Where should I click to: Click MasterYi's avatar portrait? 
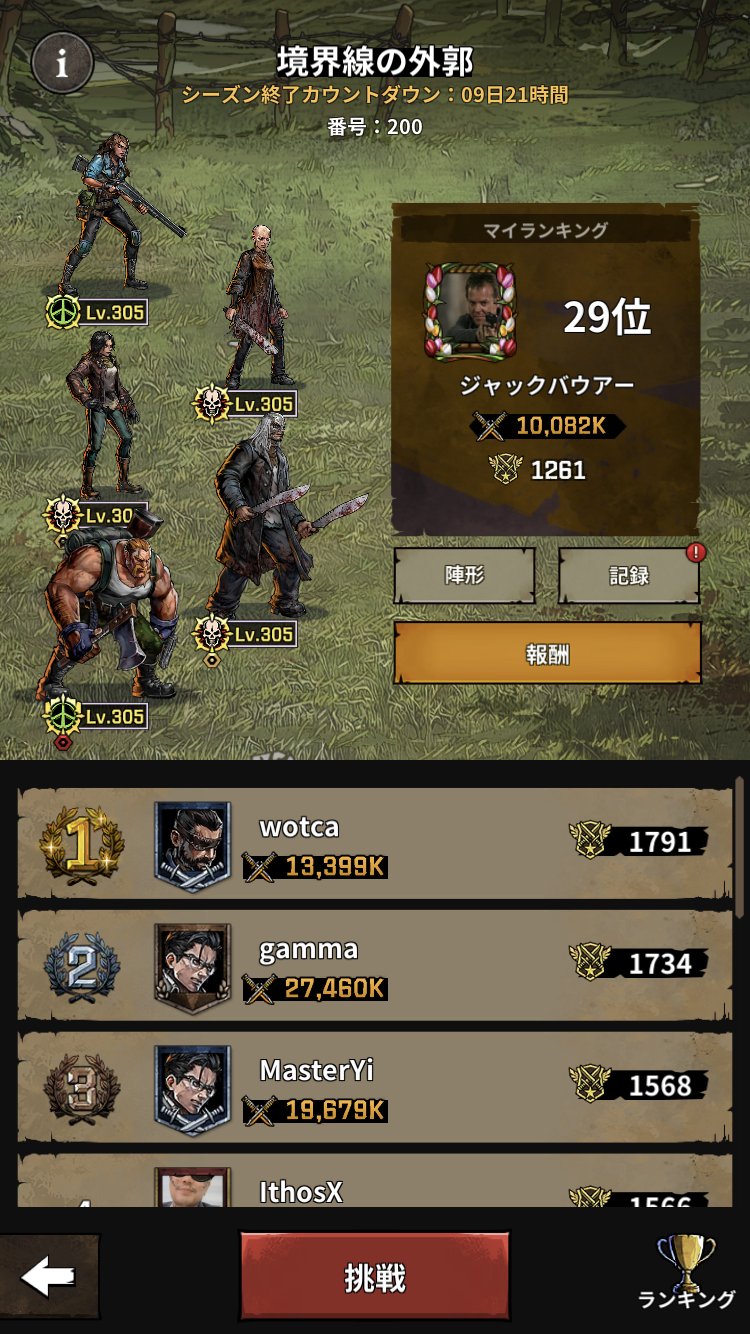click(192, 1088)
